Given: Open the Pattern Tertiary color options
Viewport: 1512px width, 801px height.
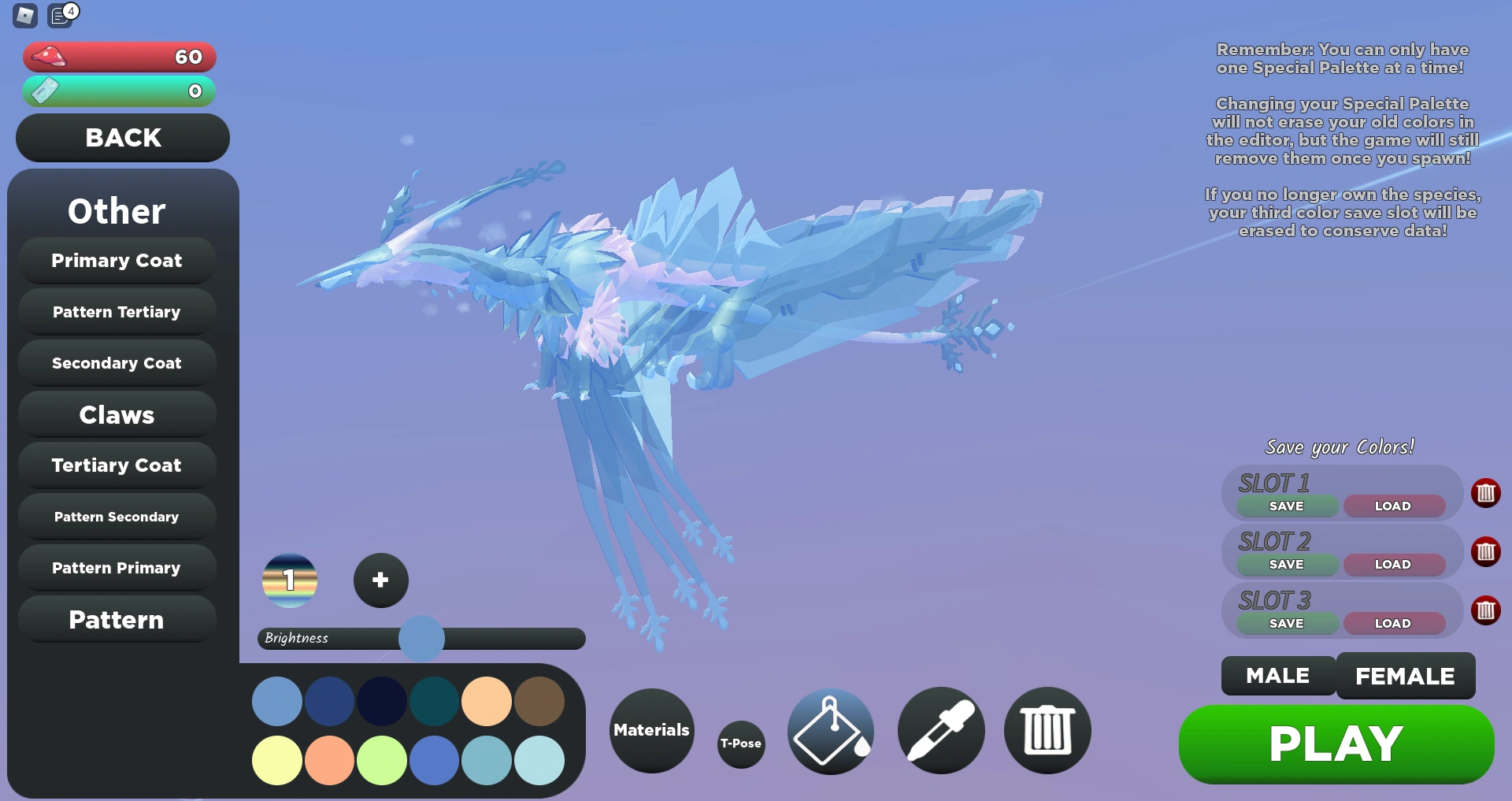Looking at the screenshot, I should pyautogui.click(x=117, y=312).
